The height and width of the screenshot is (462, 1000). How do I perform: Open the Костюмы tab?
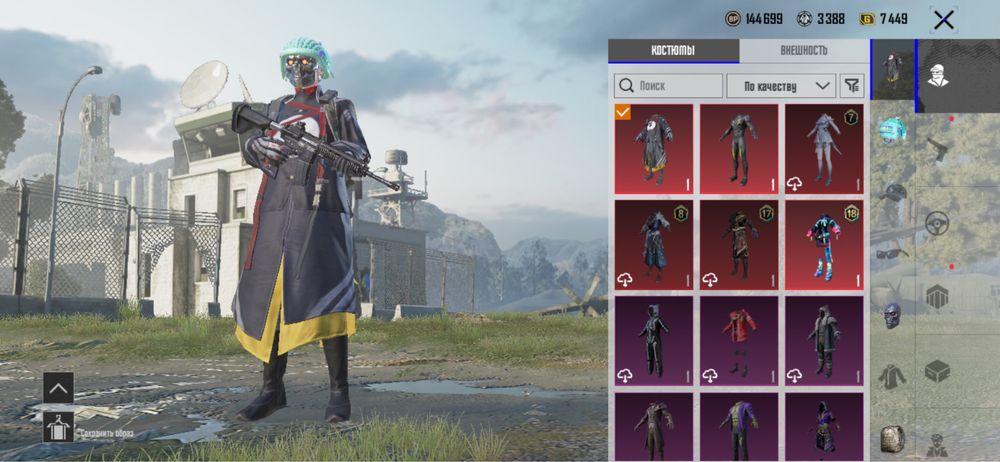click(673, 51)
